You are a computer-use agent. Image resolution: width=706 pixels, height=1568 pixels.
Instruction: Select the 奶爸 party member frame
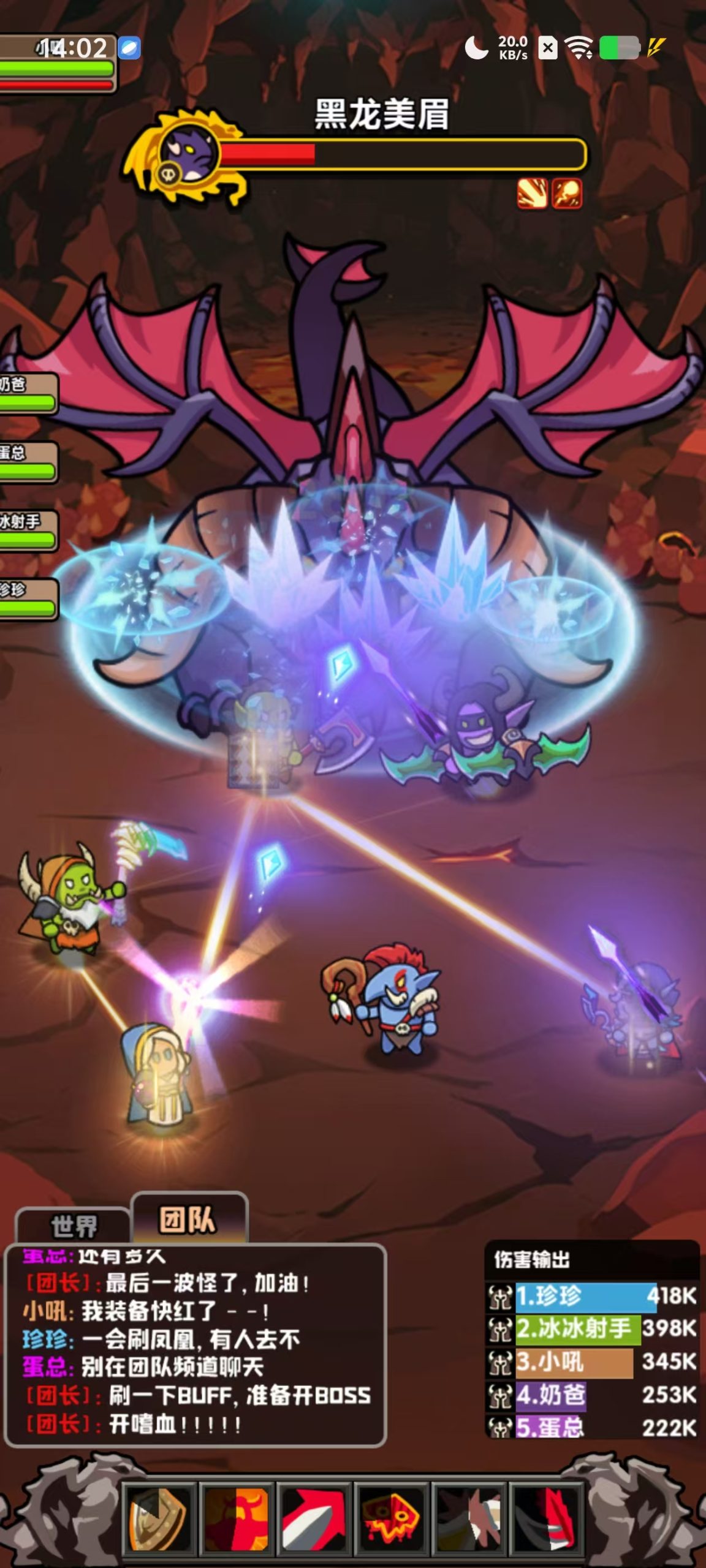28,393
